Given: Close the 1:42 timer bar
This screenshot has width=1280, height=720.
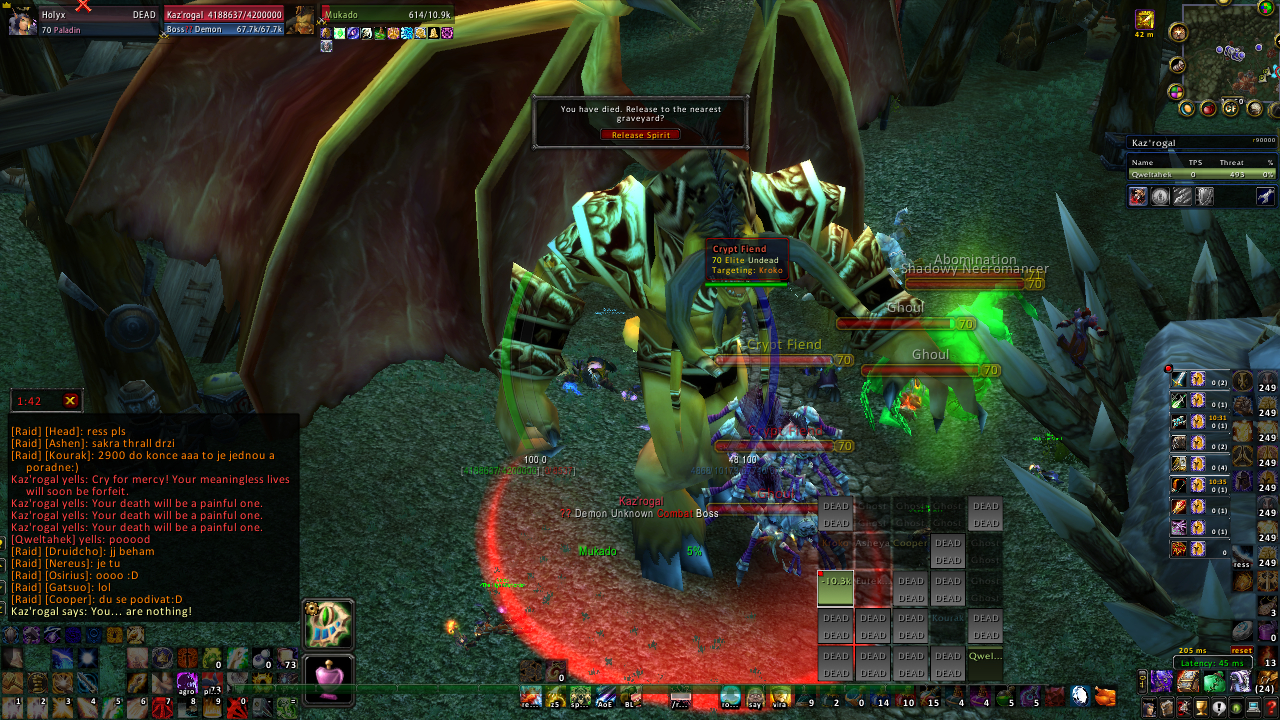Looking at the screenshot, I should [70, 401].
